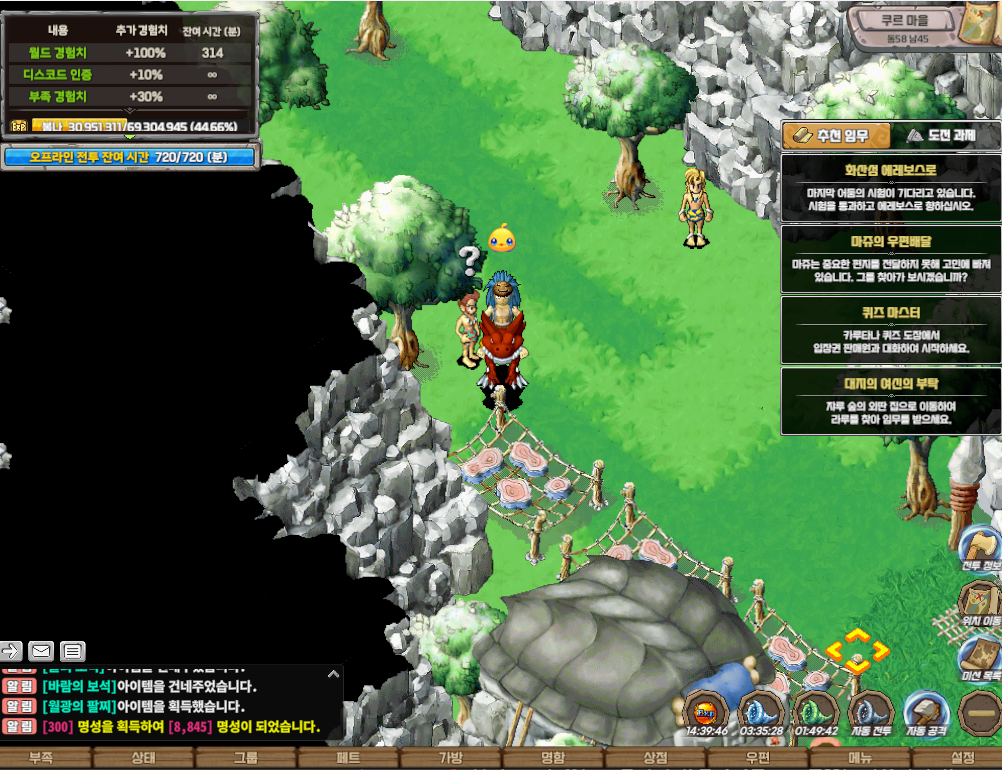
Task: Select the 퀴즈 마스터 quest entry
Action: [890, 329]
